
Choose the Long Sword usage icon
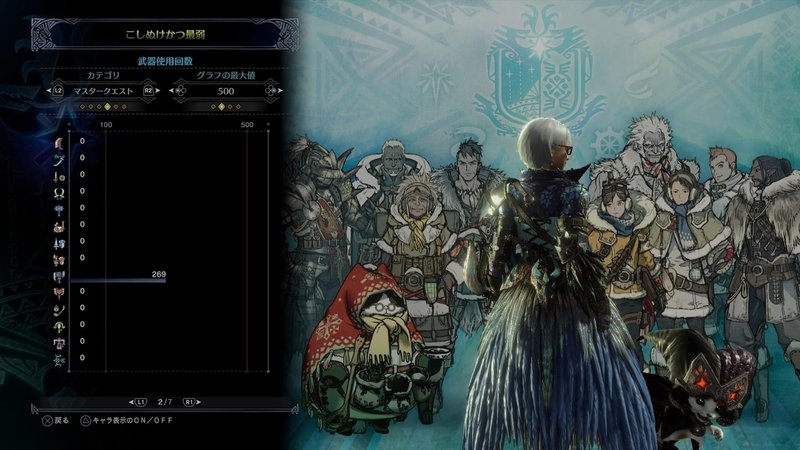click(60, 159)
